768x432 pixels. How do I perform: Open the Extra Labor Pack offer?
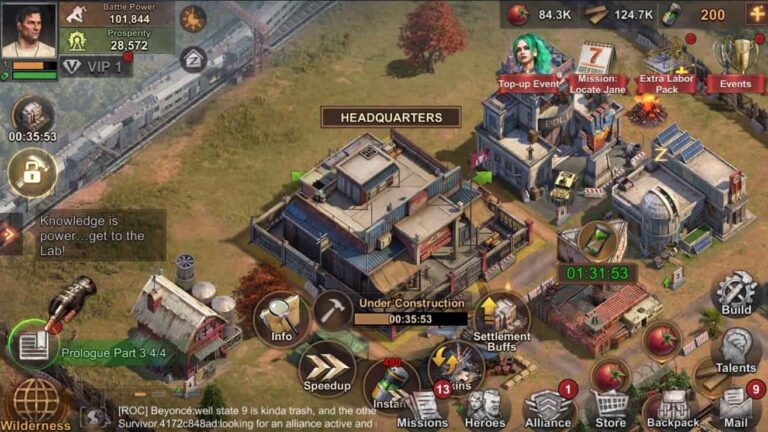point(667,66)
